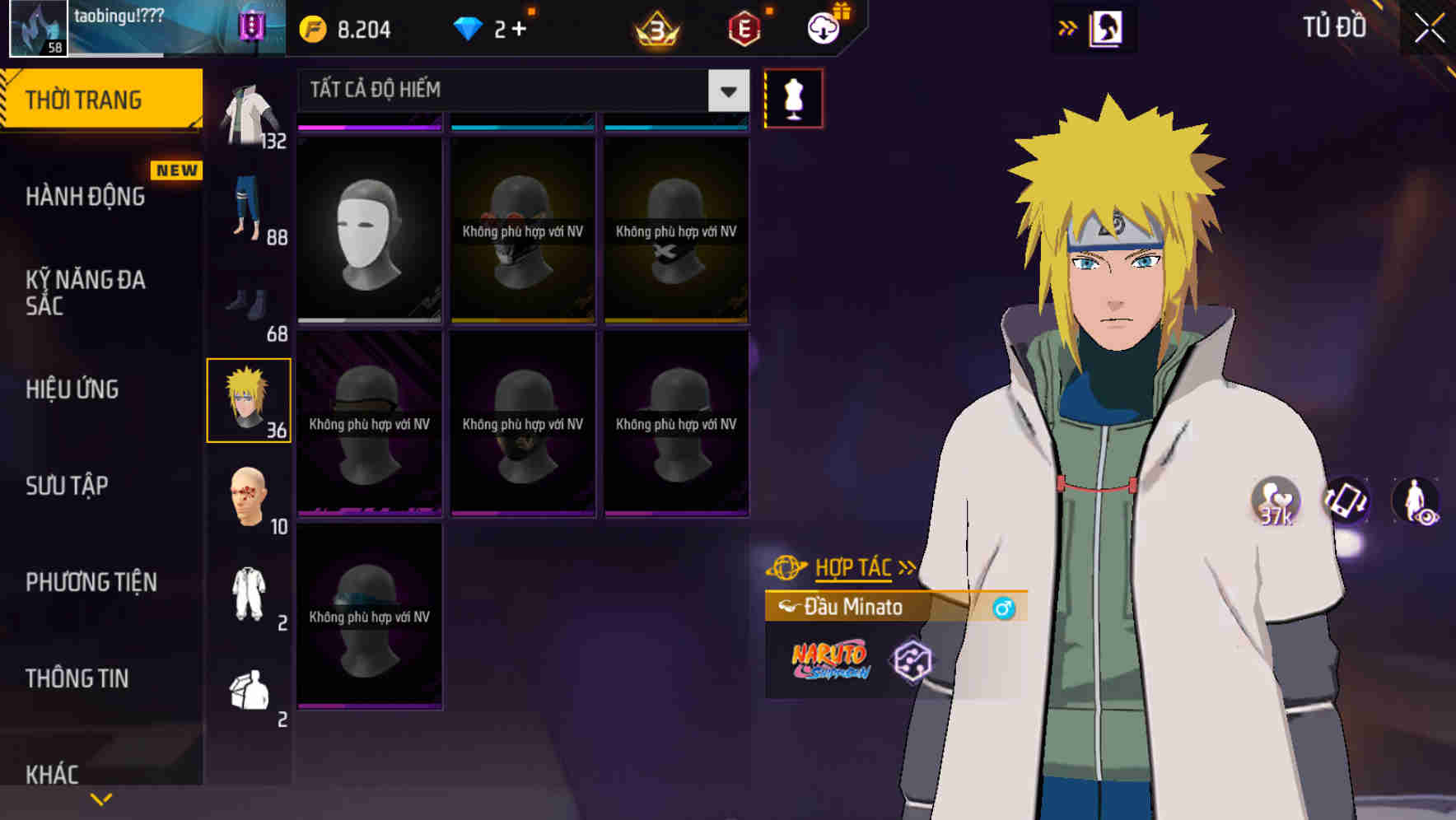Toggle the Minato head slot in the category column
1456x820 pixels.
pyautogui.click(x=250, y=399)
